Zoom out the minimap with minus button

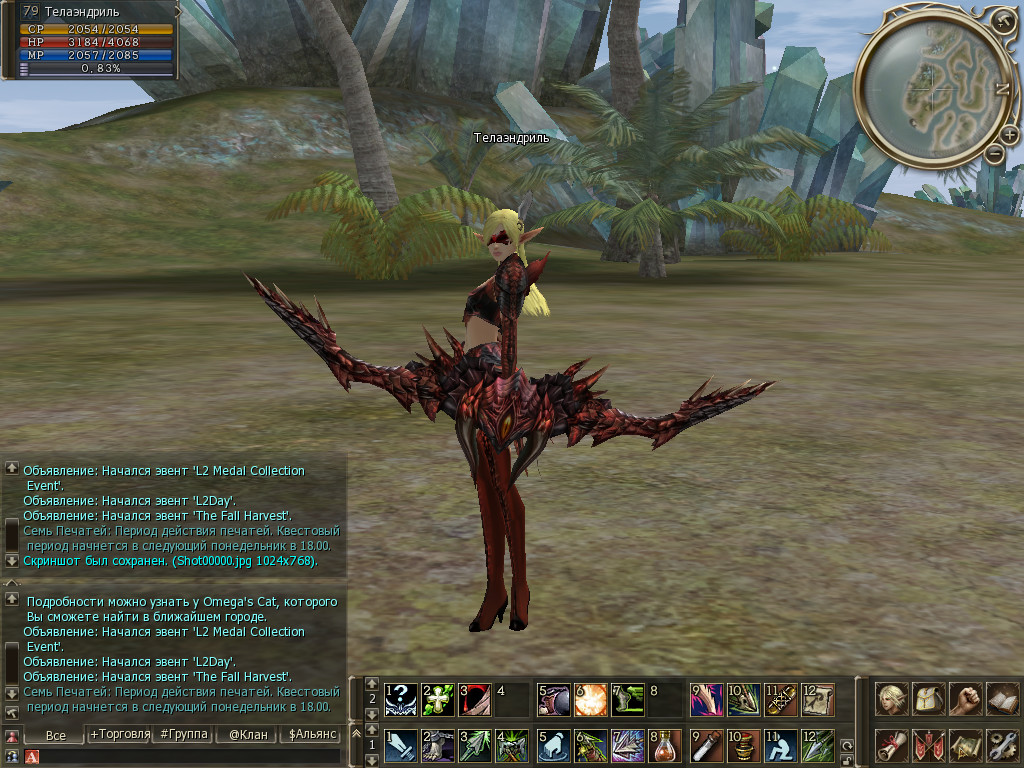(x=994, y=154)
